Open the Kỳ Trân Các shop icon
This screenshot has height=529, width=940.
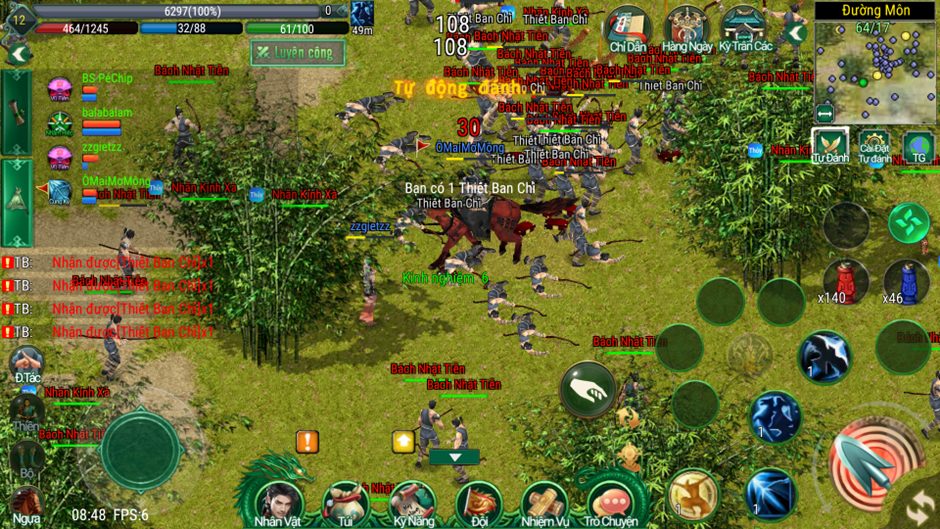tap(745, 29)
